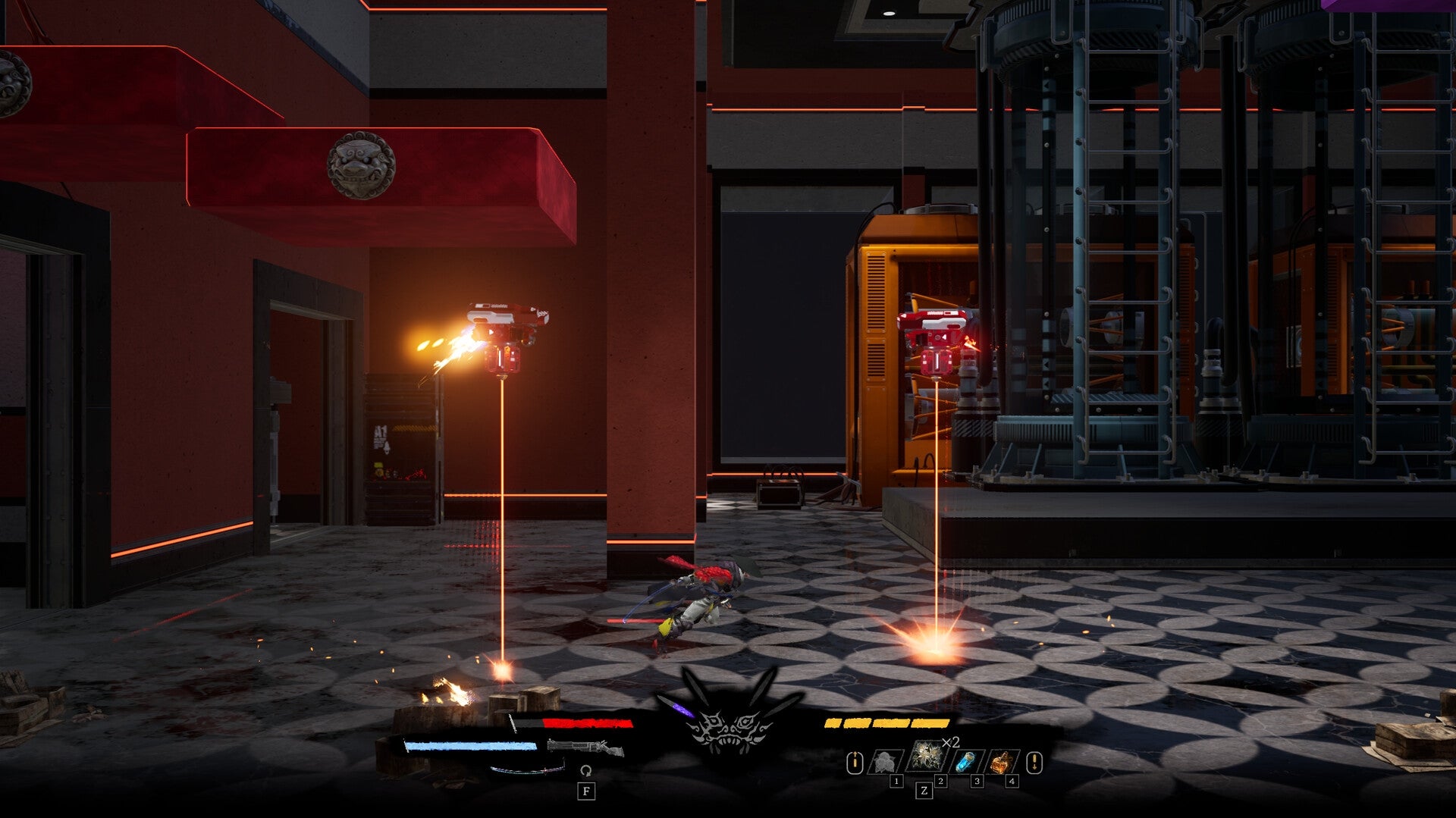The image size is (1456, 818).
Task: Select the blue vial item in slot 3
Action: 965,761
